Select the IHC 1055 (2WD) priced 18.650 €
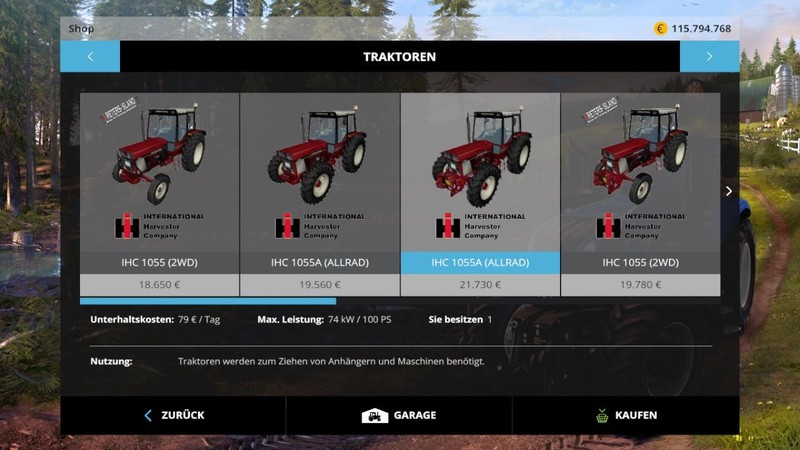 pos(159,194)
